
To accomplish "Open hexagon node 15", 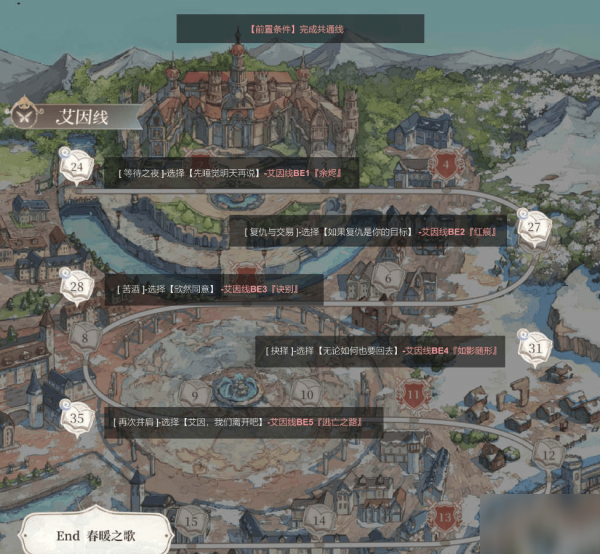I will click(x=190, y=519).
